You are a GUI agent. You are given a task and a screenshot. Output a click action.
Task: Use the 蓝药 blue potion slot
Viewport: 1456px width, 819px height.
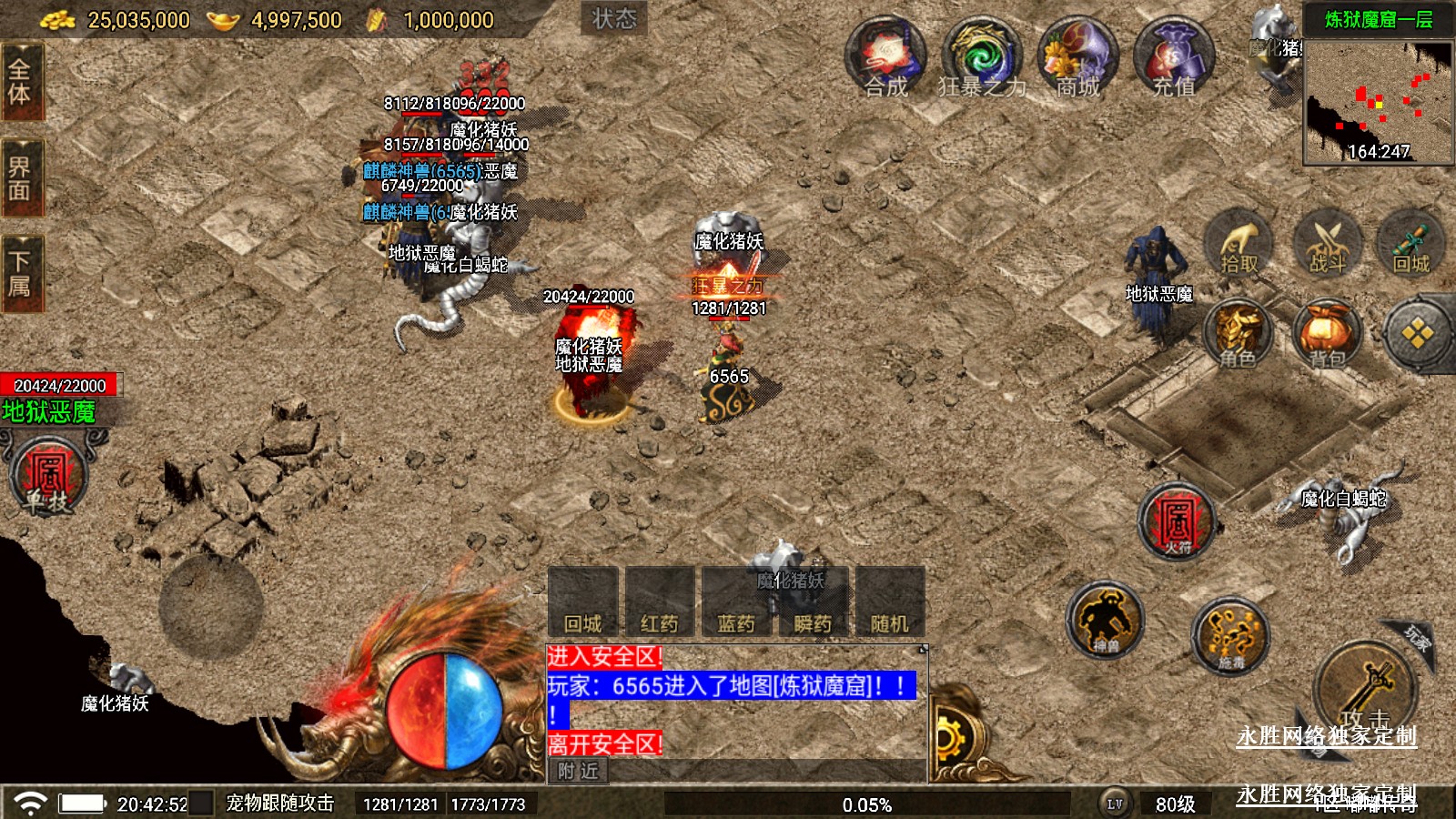tap(736, 602)
